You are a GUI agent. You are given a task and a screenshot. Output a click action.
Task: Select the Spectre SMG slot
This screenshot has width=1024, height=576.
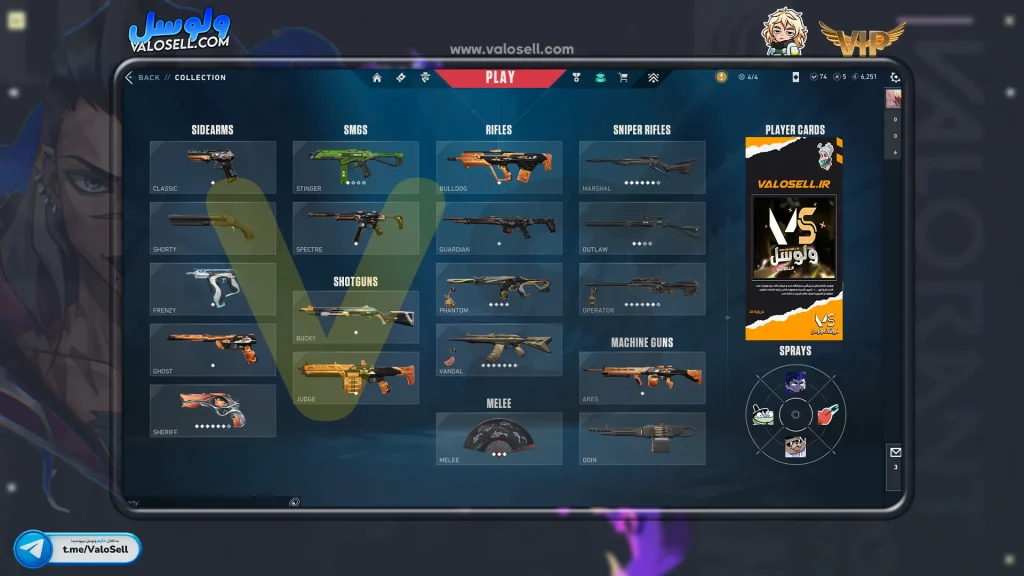point(356,228)
